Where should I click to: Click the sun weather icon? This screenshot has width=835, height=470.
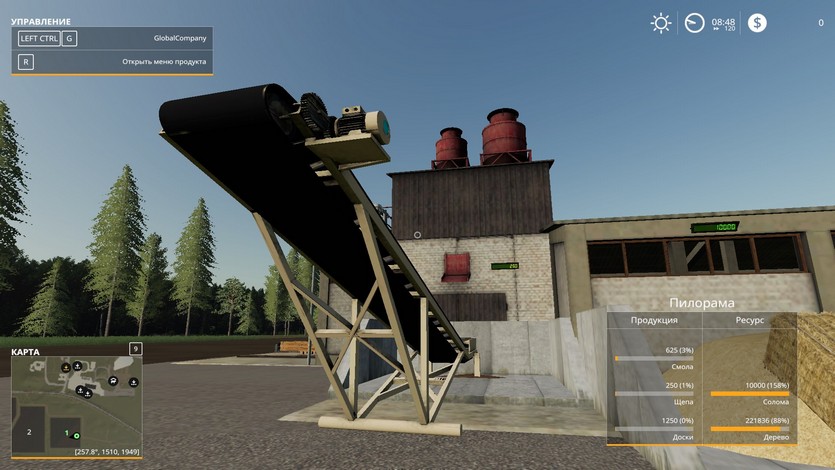pos(661,23)
